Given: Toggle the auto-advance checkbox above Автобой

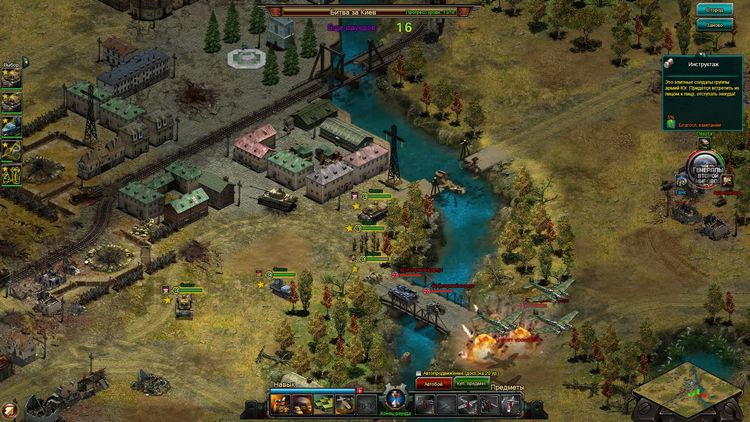Looking at the screenshot, I should [x=417, y=372].
